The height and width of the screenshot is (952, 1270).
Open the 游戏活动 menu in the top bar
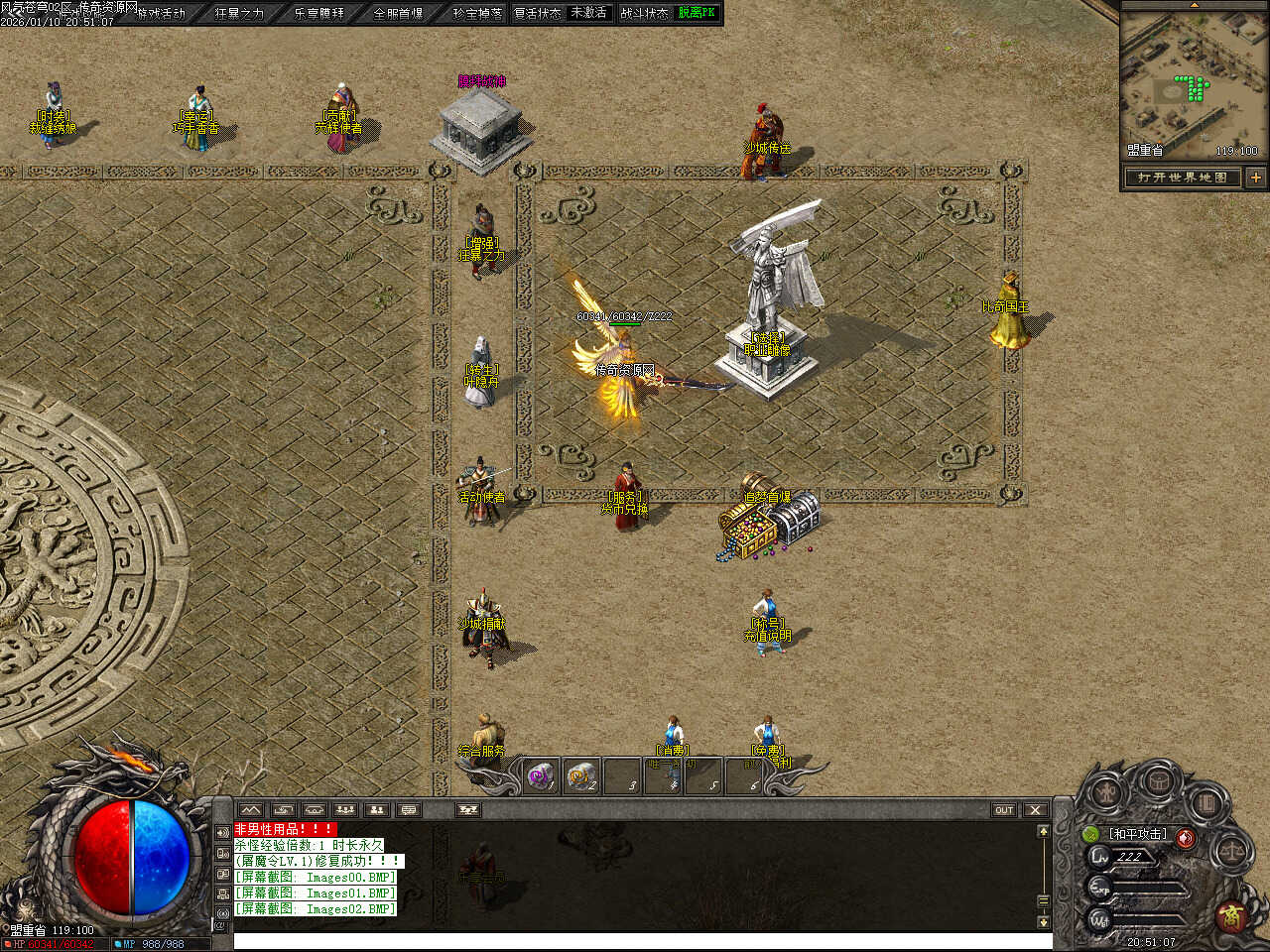(x=161, y=13)
